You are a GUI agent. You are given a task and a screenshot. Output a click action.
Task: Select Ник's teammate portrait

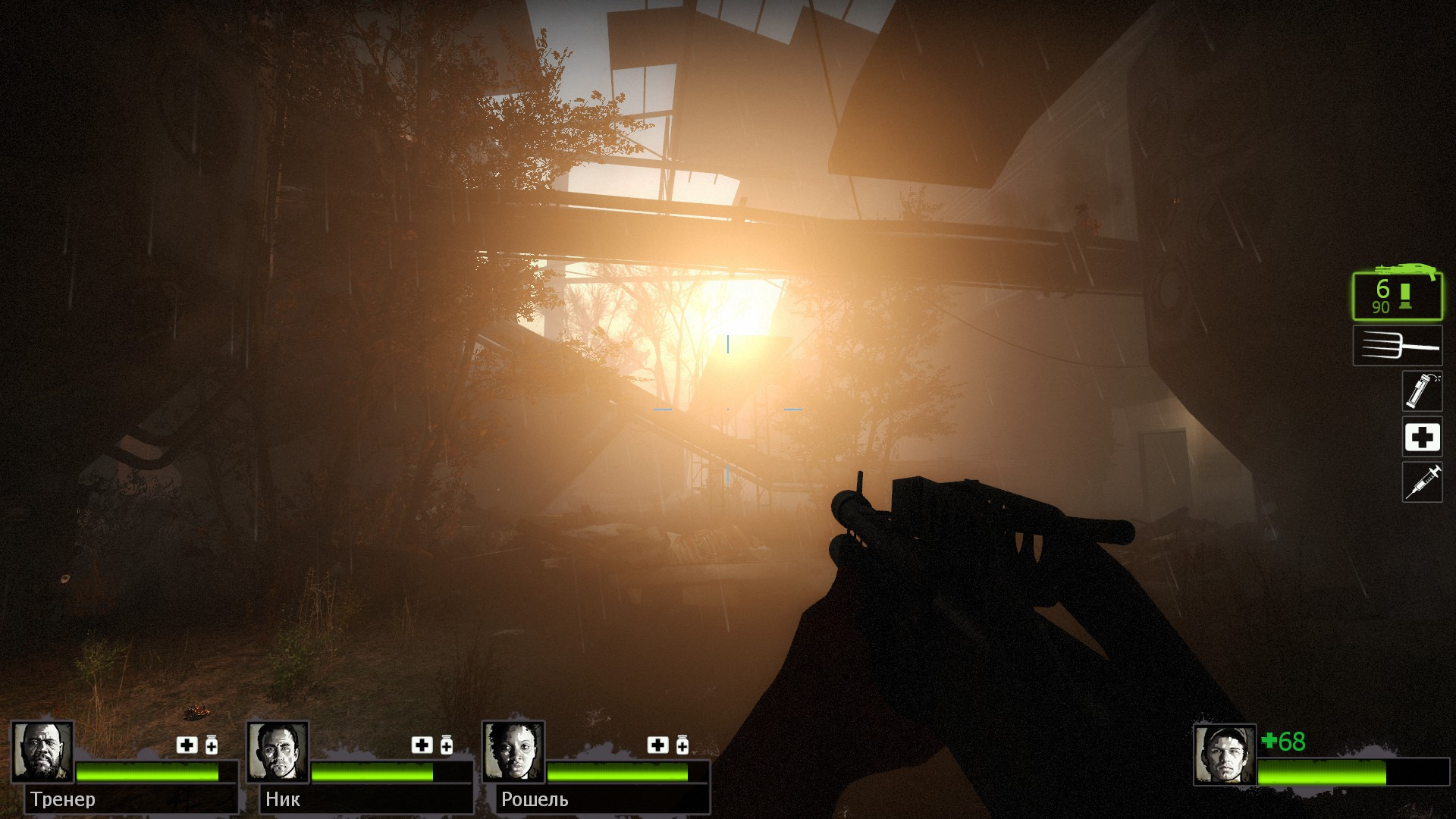pos(278,752)
